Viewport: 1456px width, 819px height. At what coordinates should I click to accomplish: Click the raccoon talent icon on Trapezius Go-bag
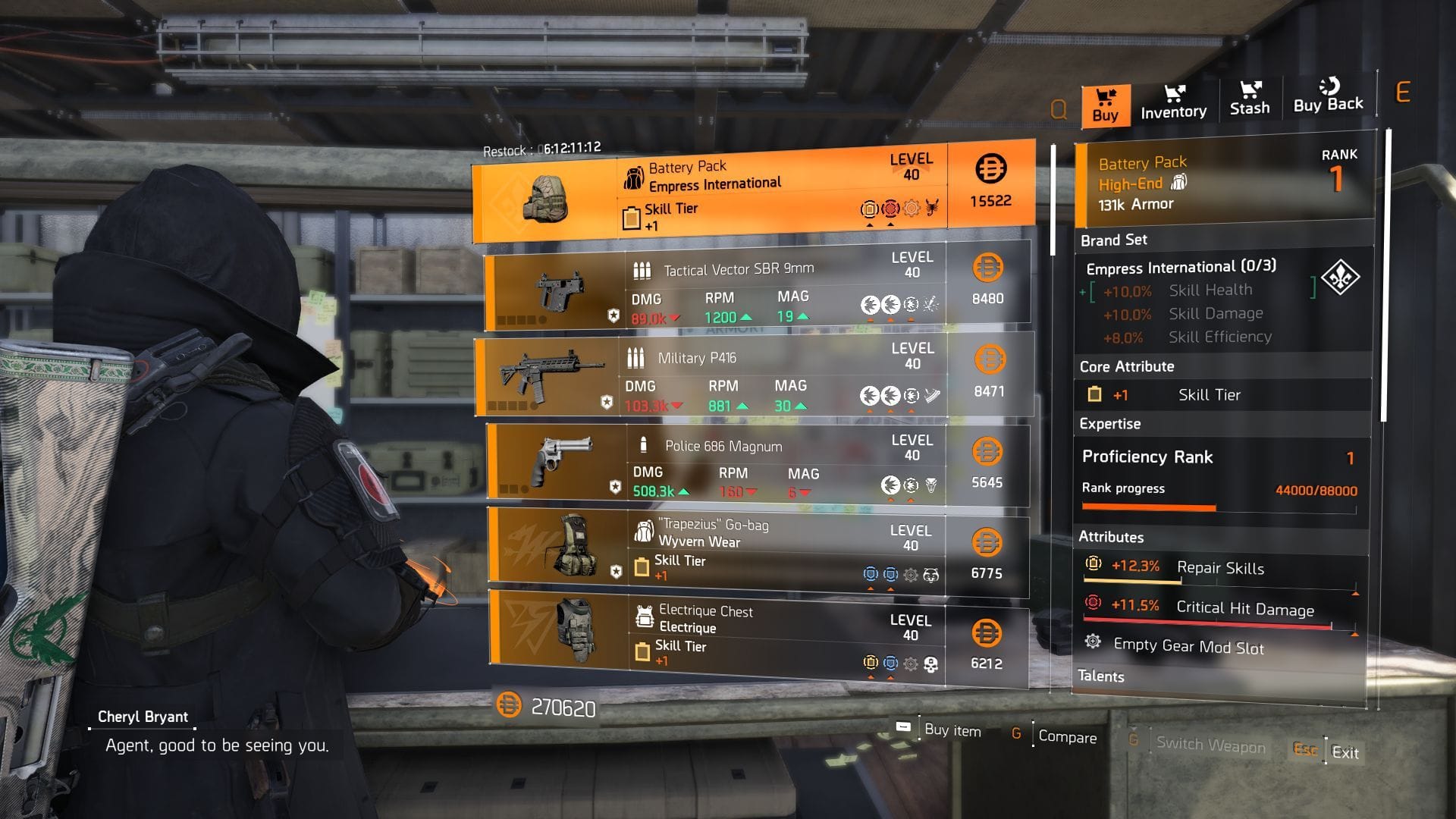pos(930,575)
